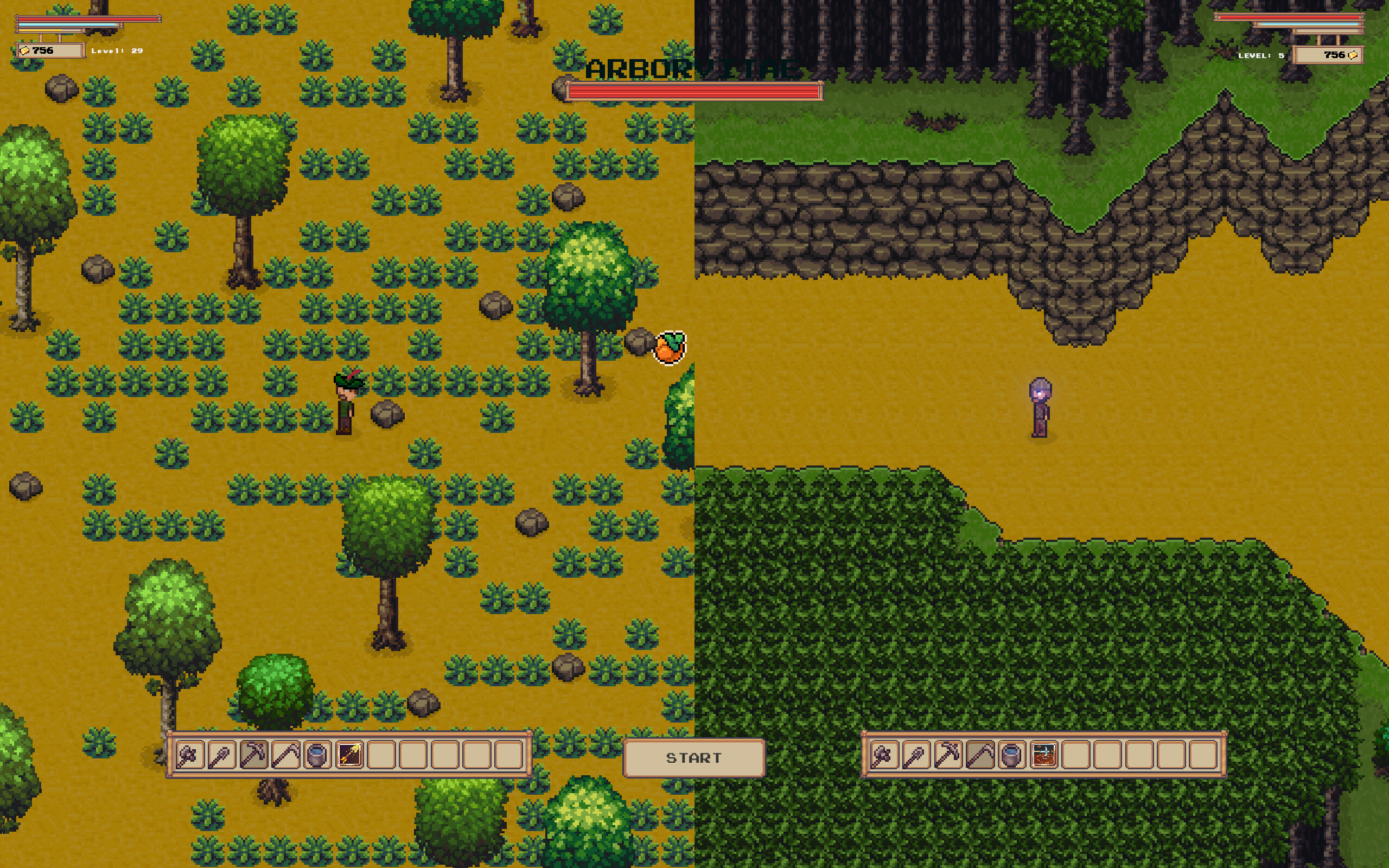Screen dimensions: 1389x868
Task: Toggle selection of the left bucket slot
Action: 318,757
